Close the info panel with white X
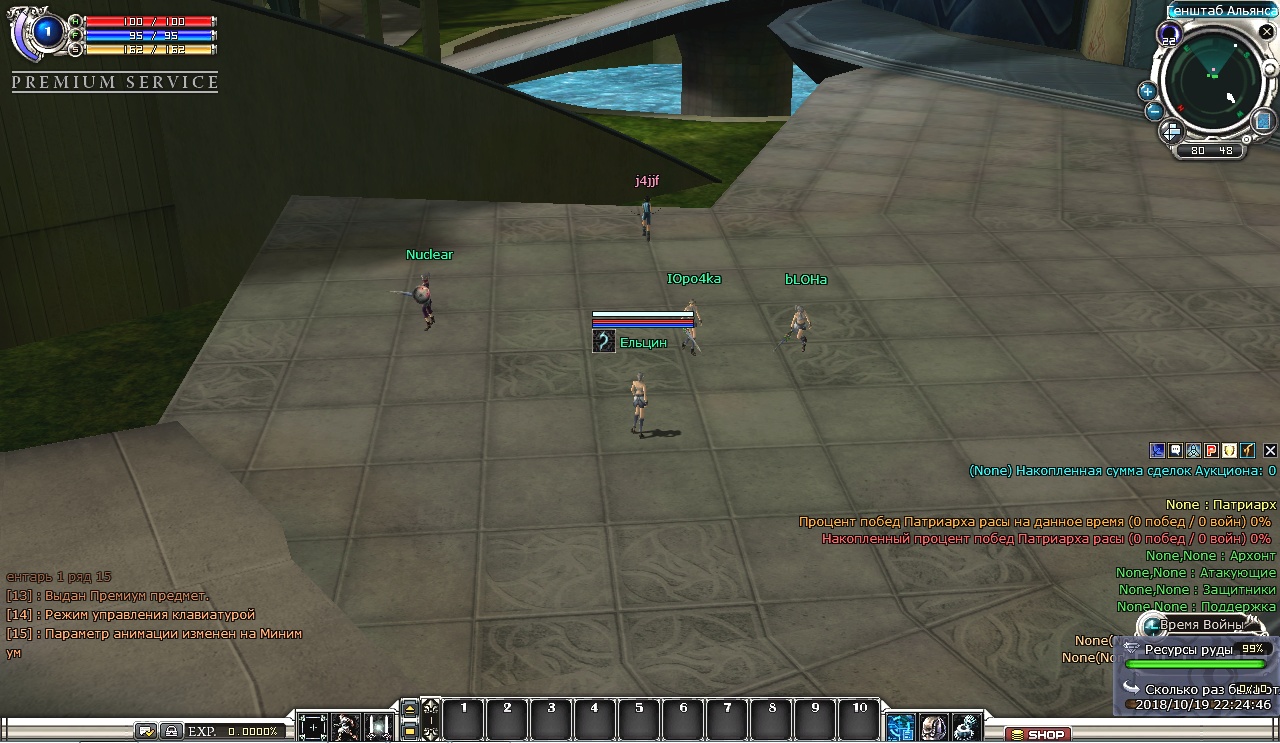The width and height of the screenshot is (1280, 743). (x=1270, y=451)
